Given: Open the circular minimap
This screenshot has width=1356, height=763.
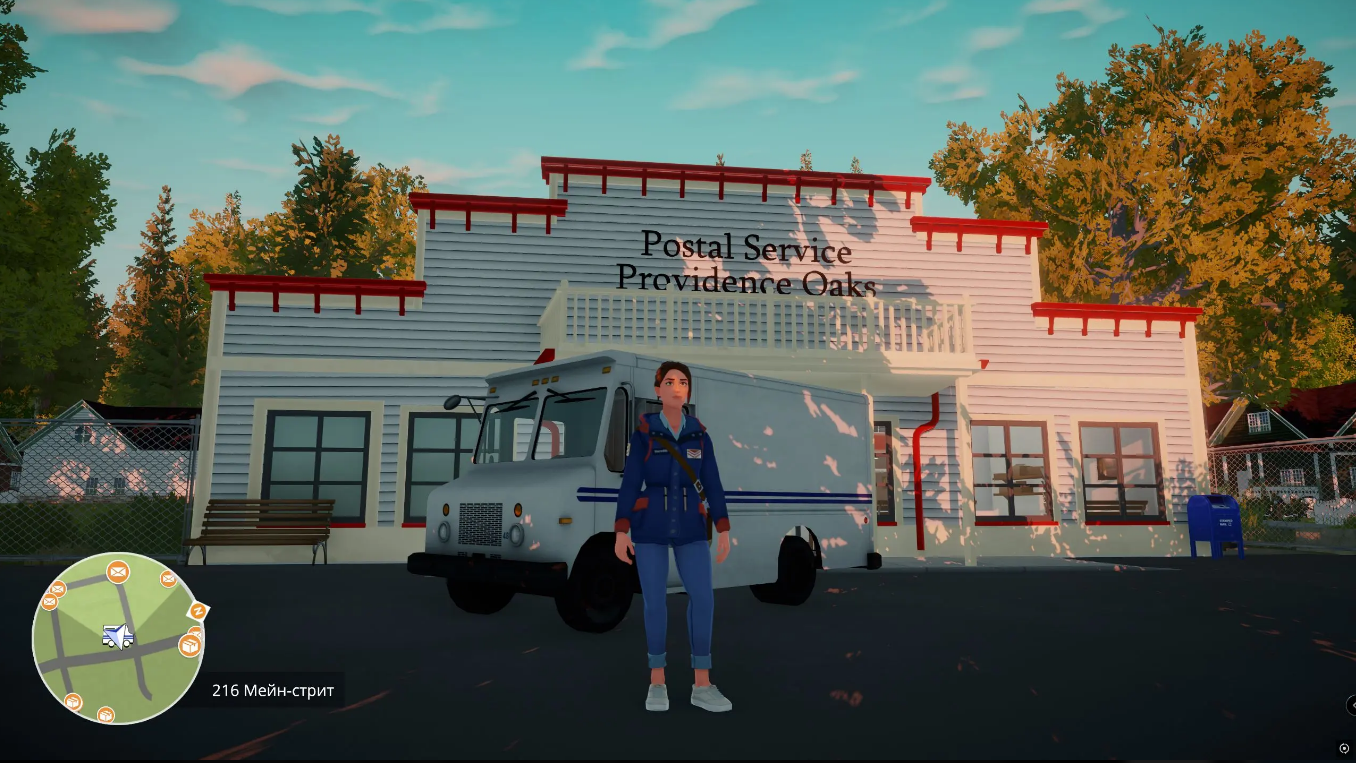Looking at the screenshot, I should pyautogui.click(x=118, y=638).
